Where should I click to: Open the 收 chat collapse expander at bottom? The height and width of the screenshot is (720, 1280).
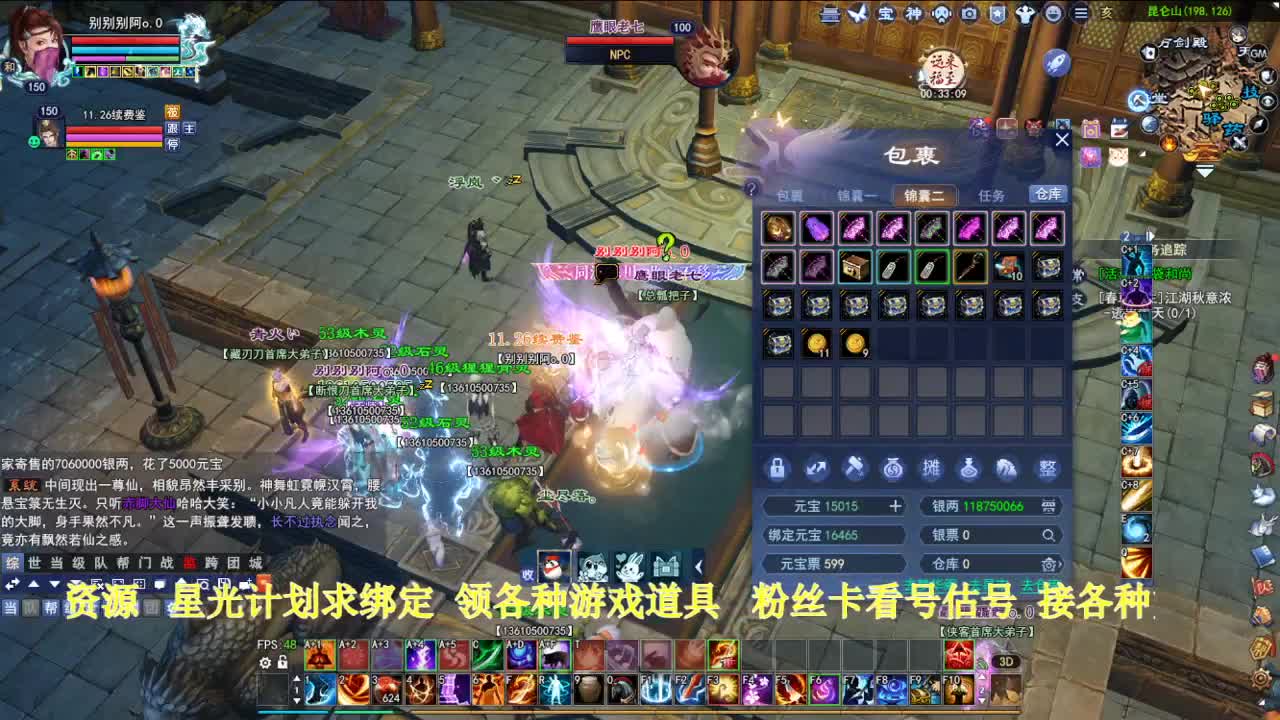[527, 573]
